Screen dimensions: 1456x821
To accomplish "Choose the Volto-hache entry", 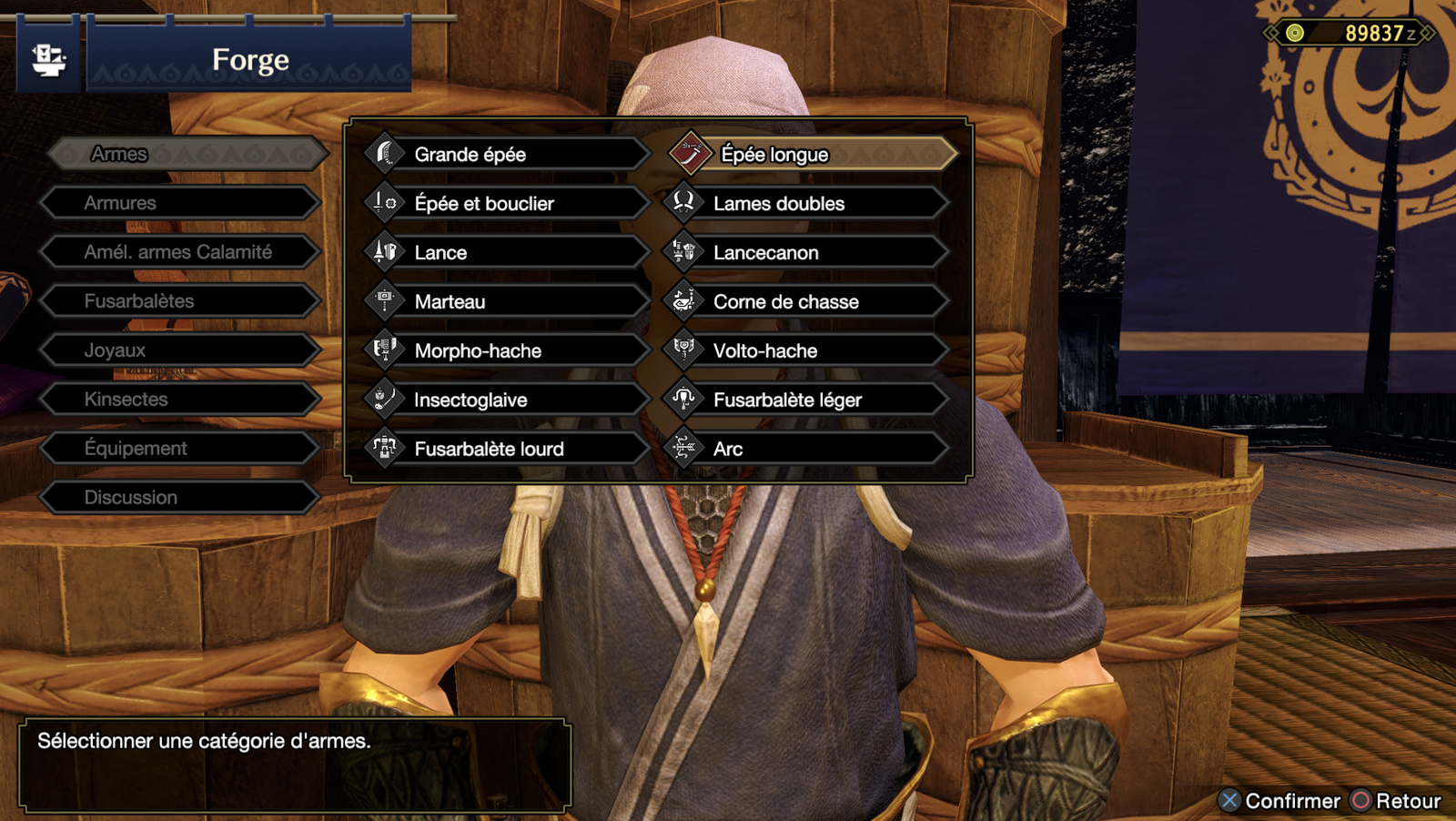I will click(805, 351).
